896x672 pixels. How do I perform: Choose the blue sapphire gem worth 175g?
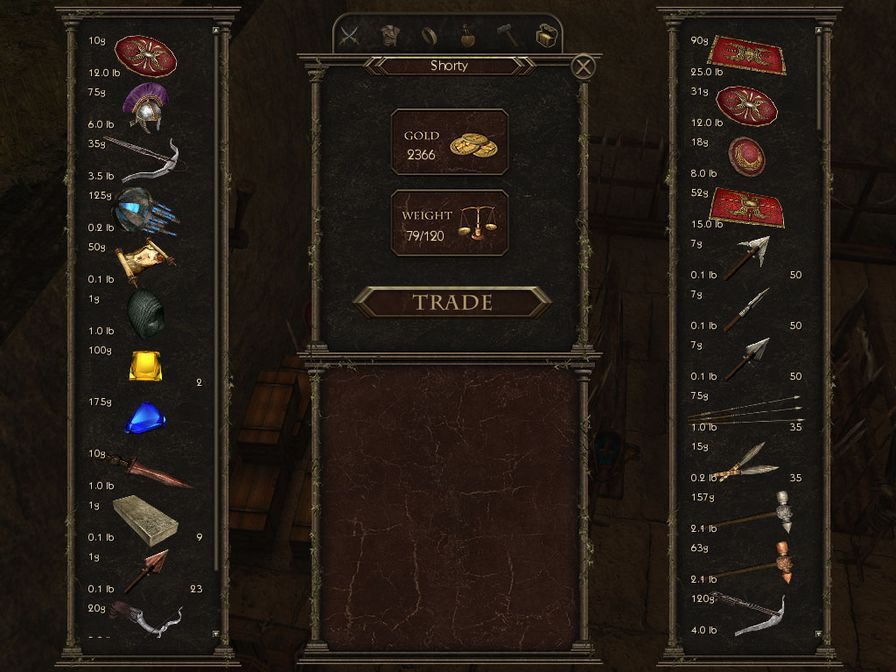145,419
